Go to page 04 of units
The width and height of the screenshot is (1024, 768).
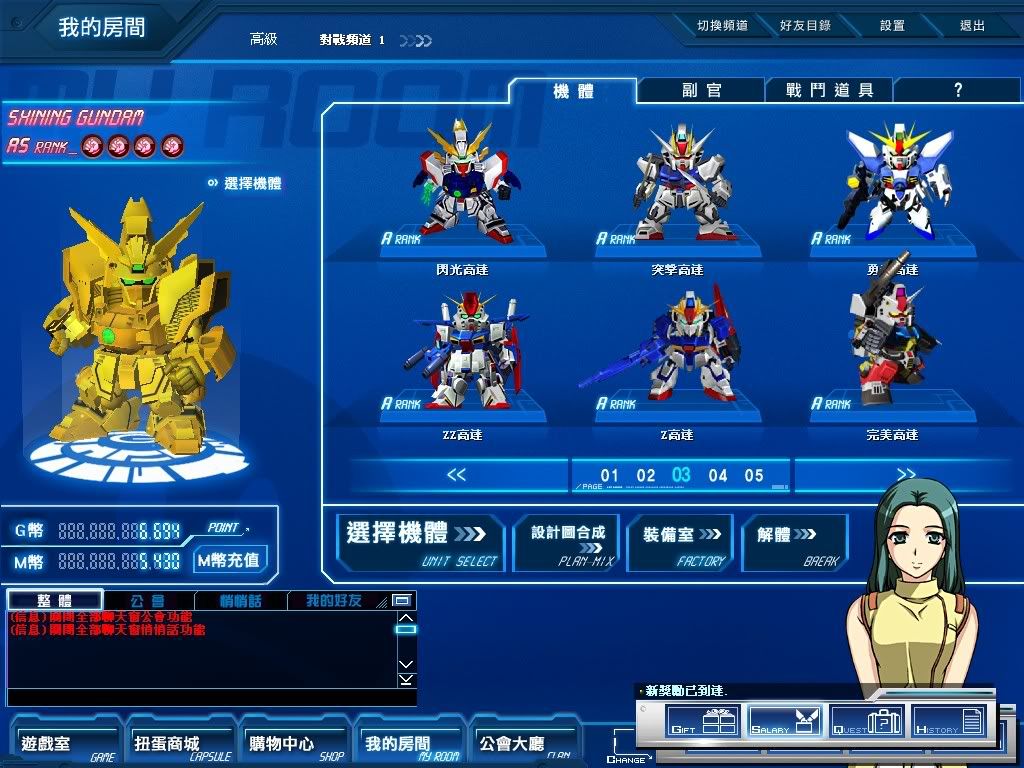point(718,476)
